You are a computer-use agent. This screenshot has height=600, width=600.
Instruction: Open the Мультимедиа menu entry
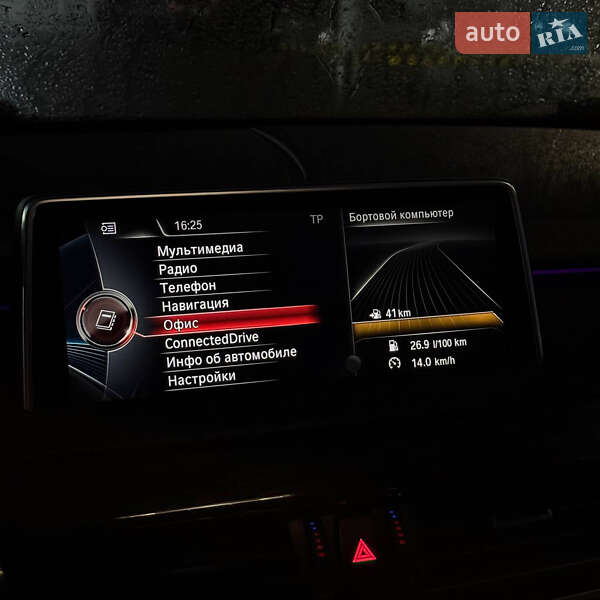point(200,249)
